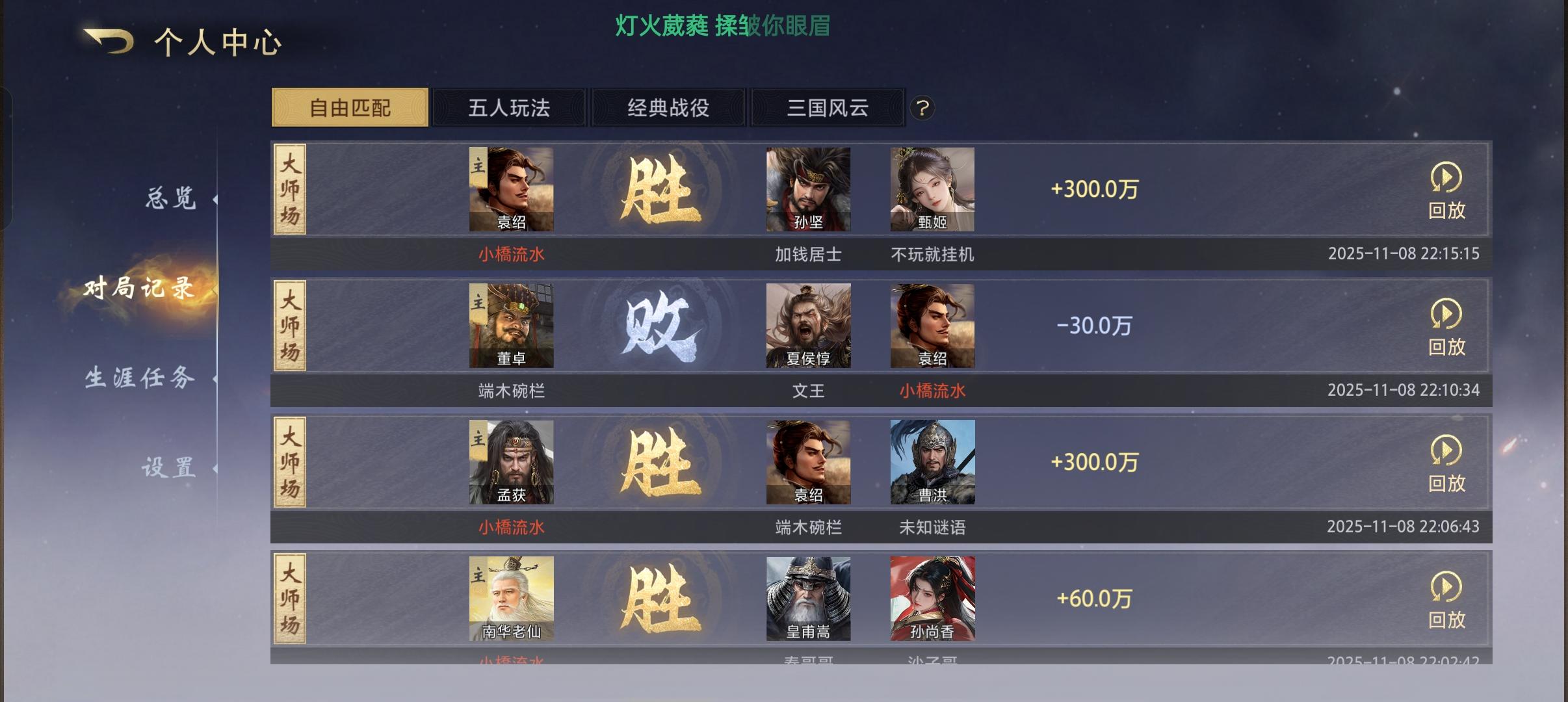The width and height of the screenshot is (1568, 702).
Task: Click player name 小橋流水 in the first match
Action: (x=511, y=255)
